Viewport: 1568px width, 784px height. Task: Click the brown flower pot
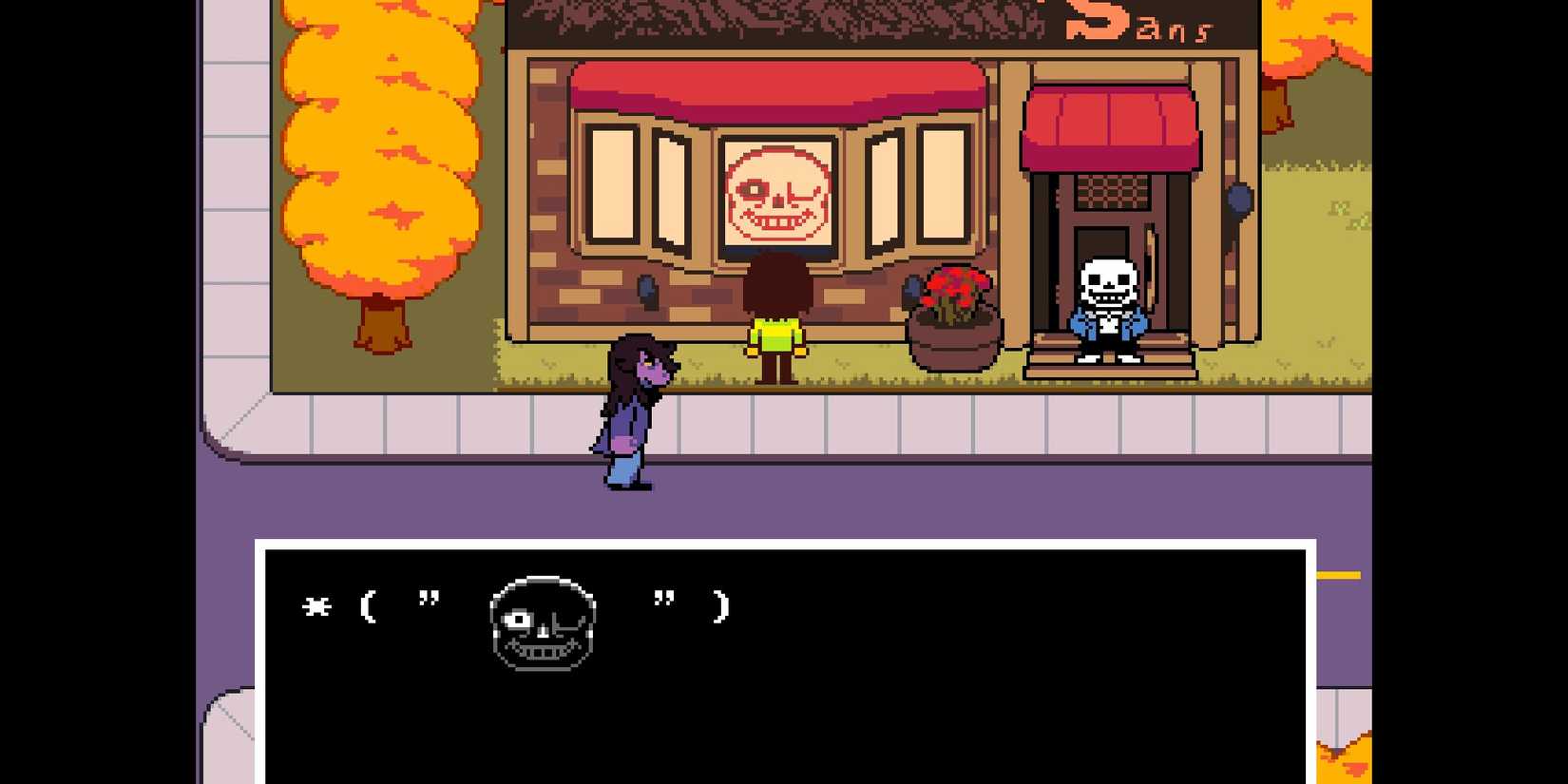pos(953,340)
